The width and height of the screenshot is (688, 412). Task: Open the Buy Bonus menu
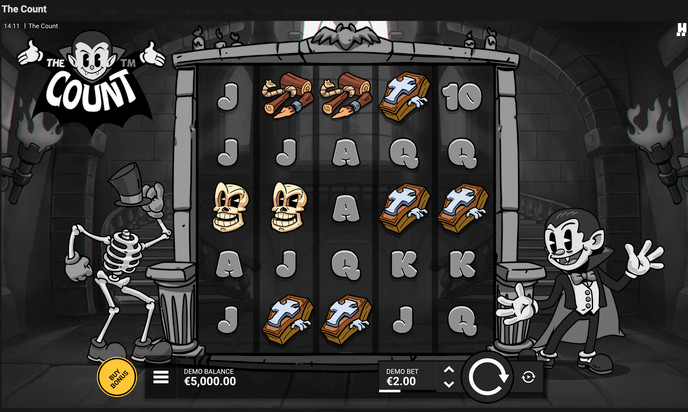[x=117, y=377]
